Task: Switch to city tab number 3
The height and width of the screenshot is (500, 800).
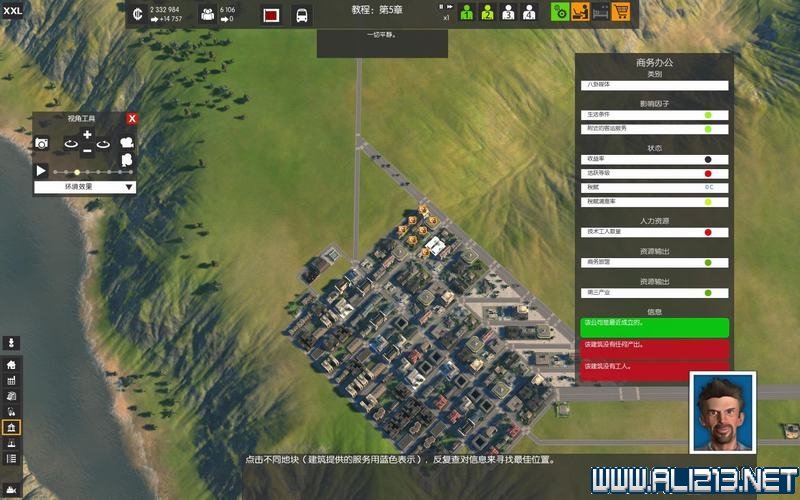Action: click(x=508, y=12)
